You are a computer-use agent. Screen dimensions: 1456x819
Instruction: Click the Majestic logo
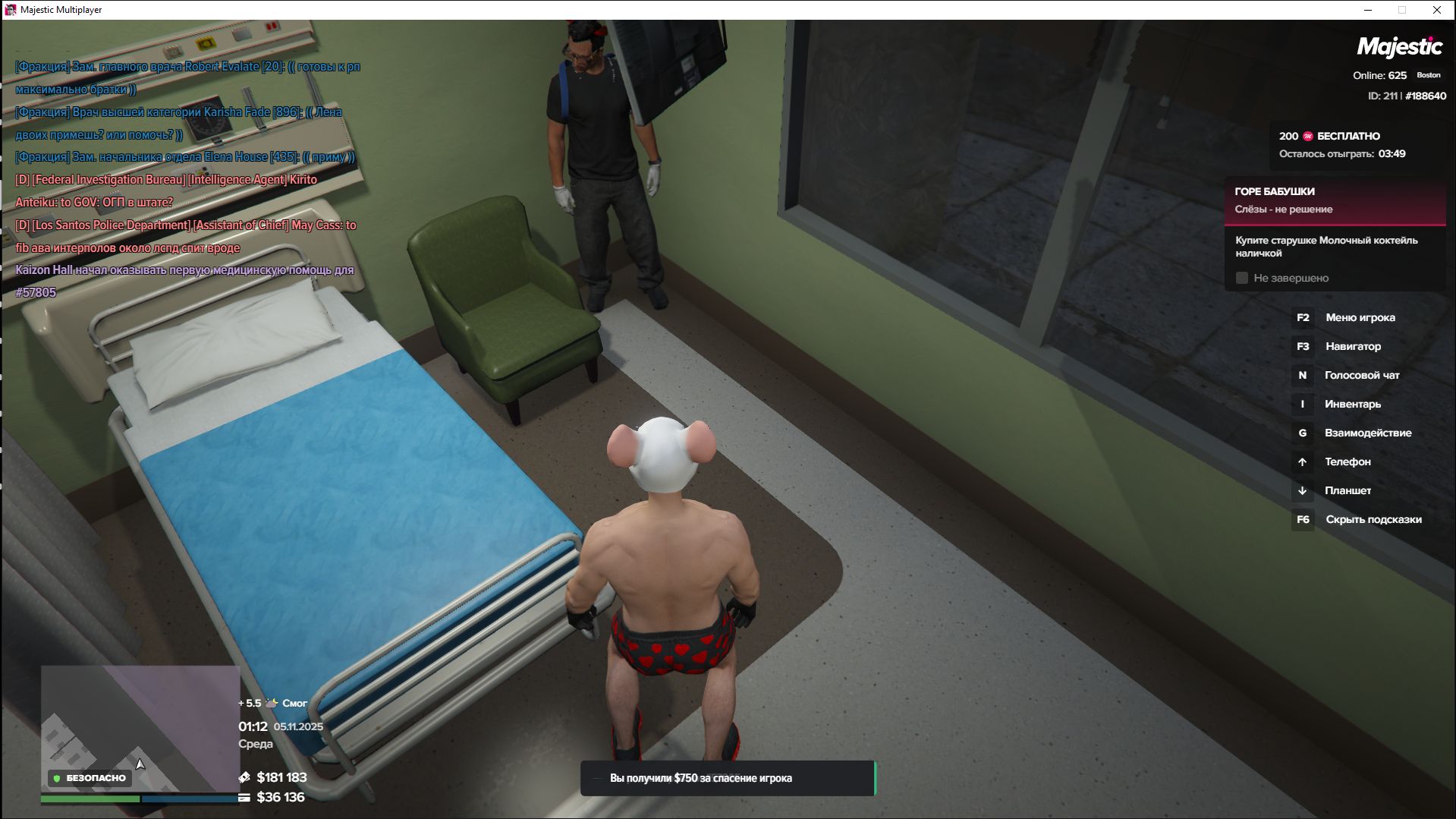pyautogui.click(x=1399, y=47)
